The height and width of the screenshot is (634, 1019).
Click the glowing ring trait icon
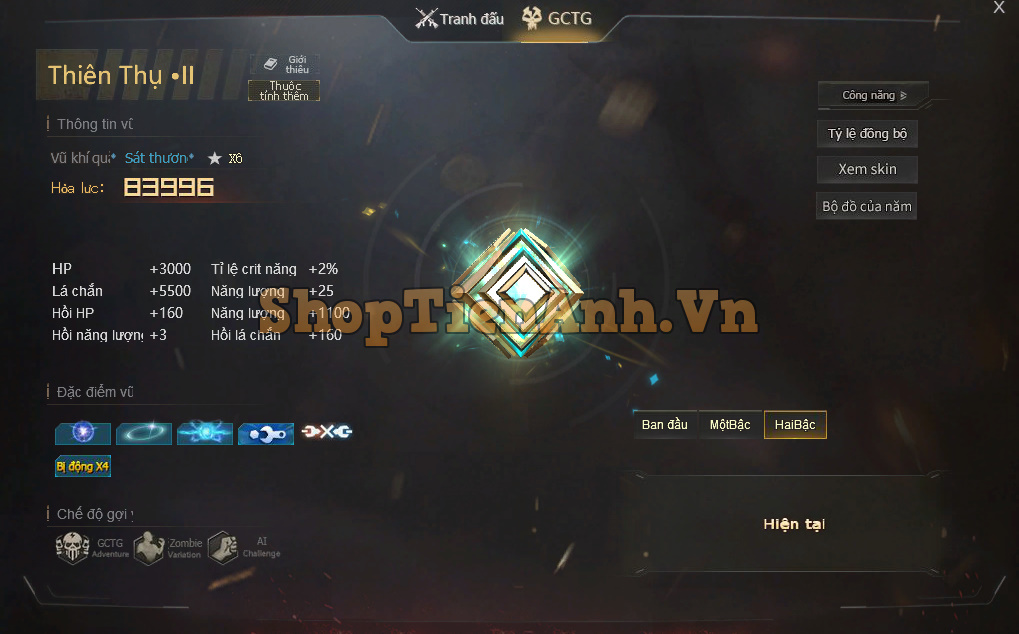(x=144, y=433)
